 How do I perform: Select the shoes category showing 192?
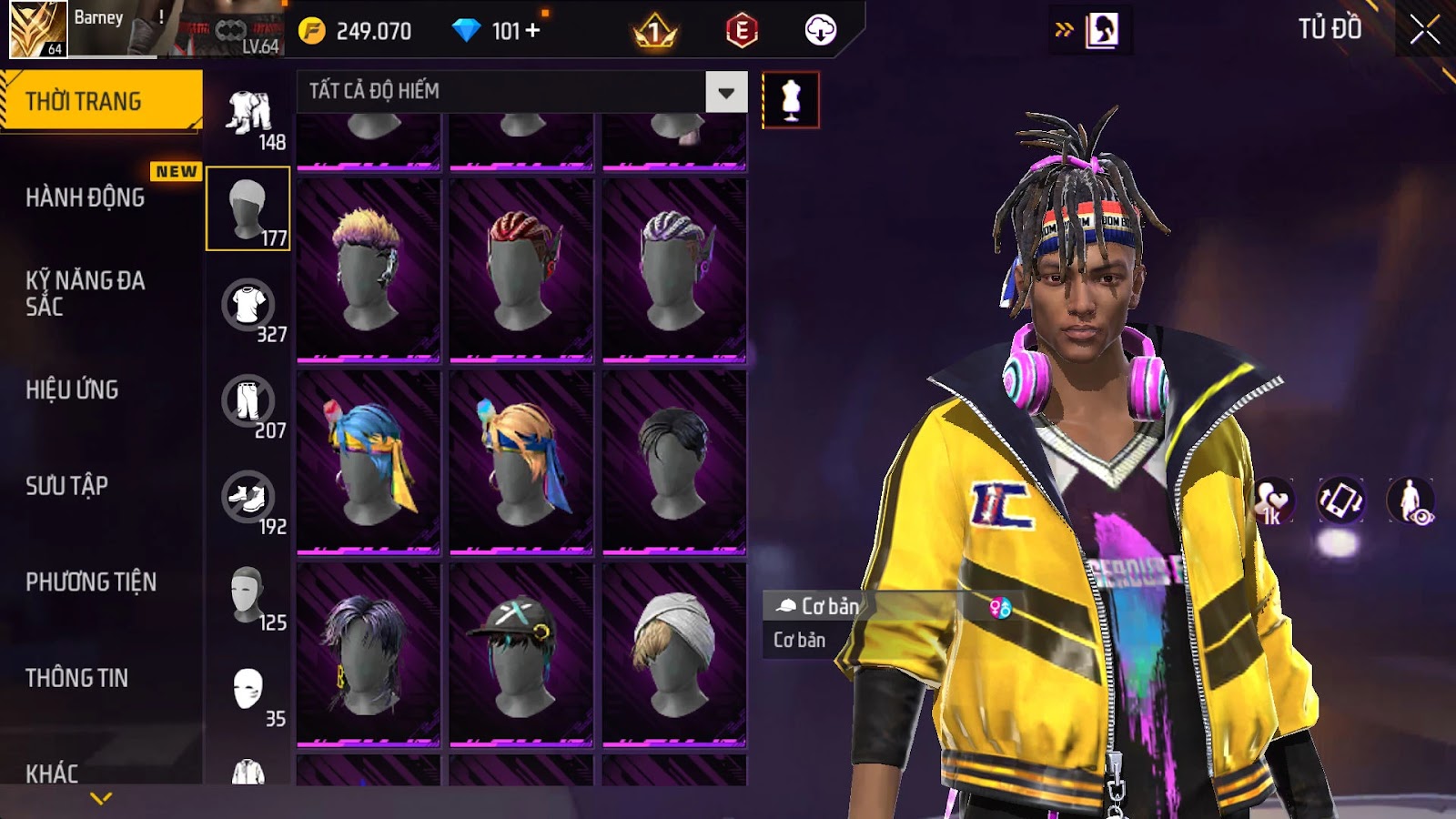click(x=248, y=499)
